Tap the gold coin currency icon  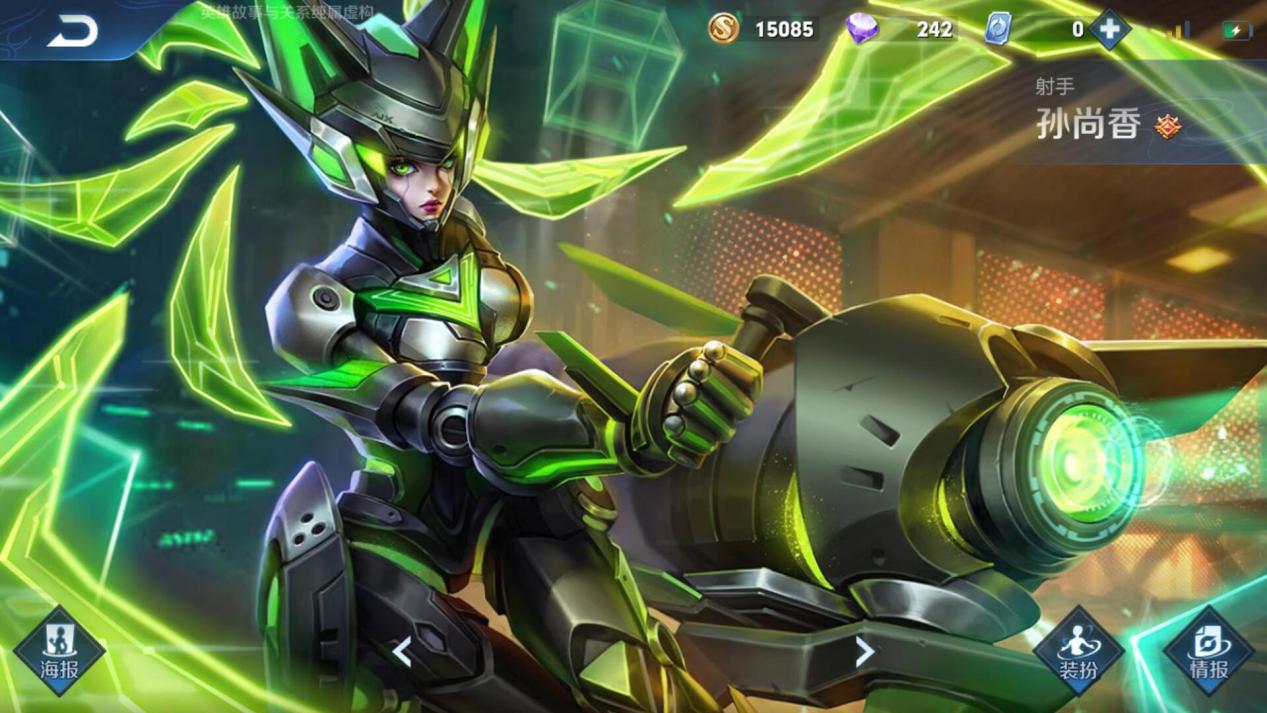(724, 29)
